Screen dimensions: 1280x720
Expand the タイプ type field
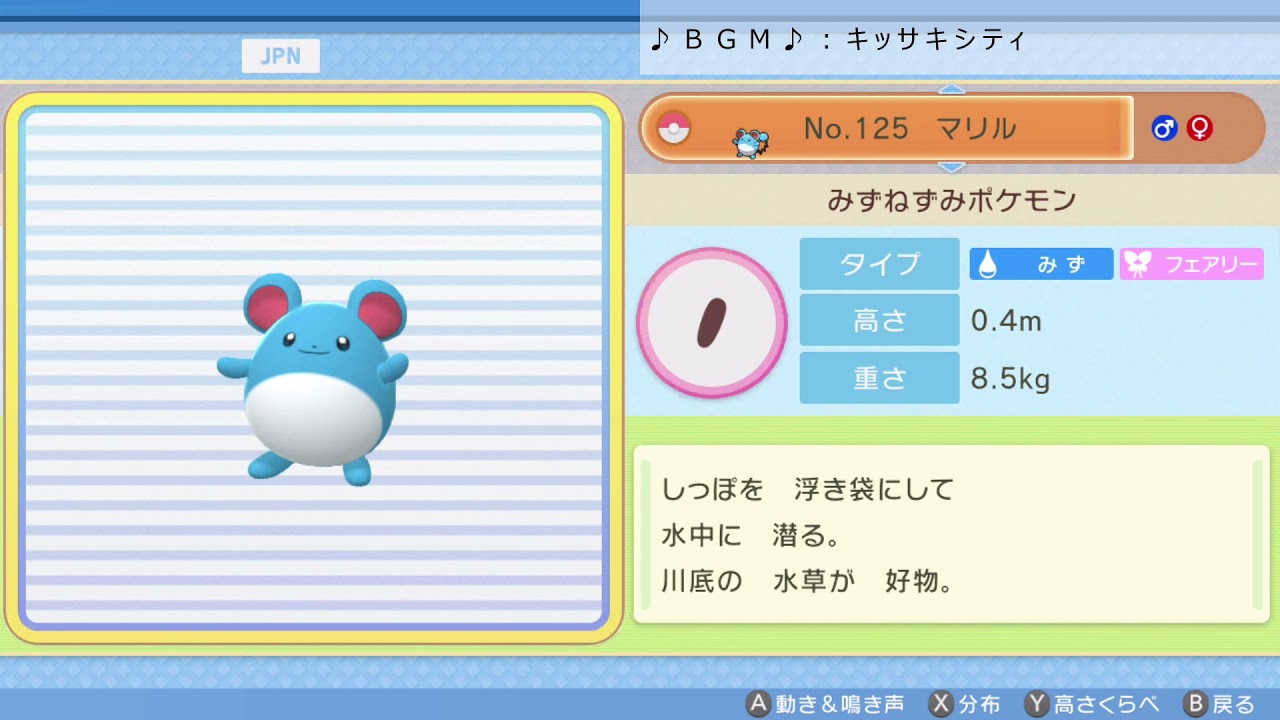[879, 264]
